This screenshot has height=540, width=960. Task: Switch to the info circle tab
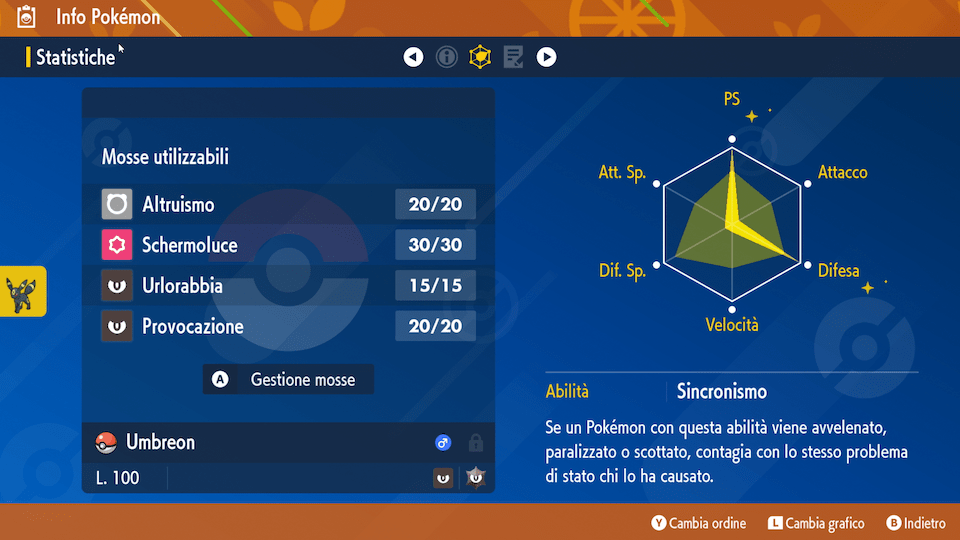click(447, 57)
